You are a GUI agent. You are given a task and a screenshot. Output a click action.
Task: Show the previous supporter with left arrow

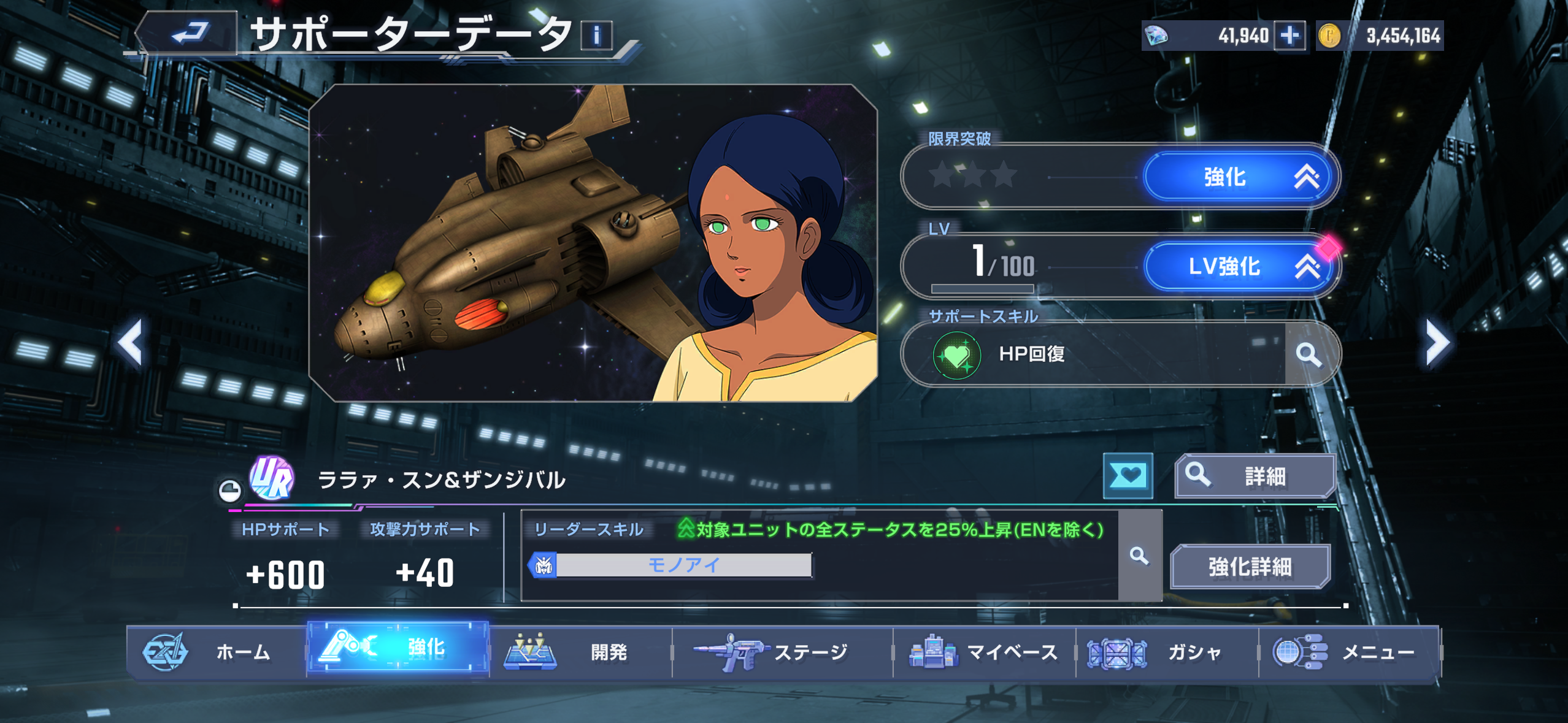131,342
